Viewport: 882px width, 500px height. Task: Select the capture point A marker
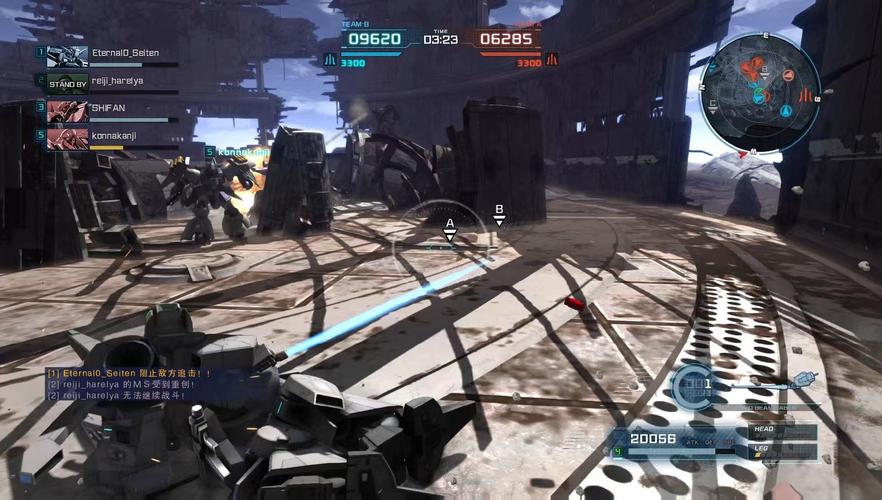[450, 229]
